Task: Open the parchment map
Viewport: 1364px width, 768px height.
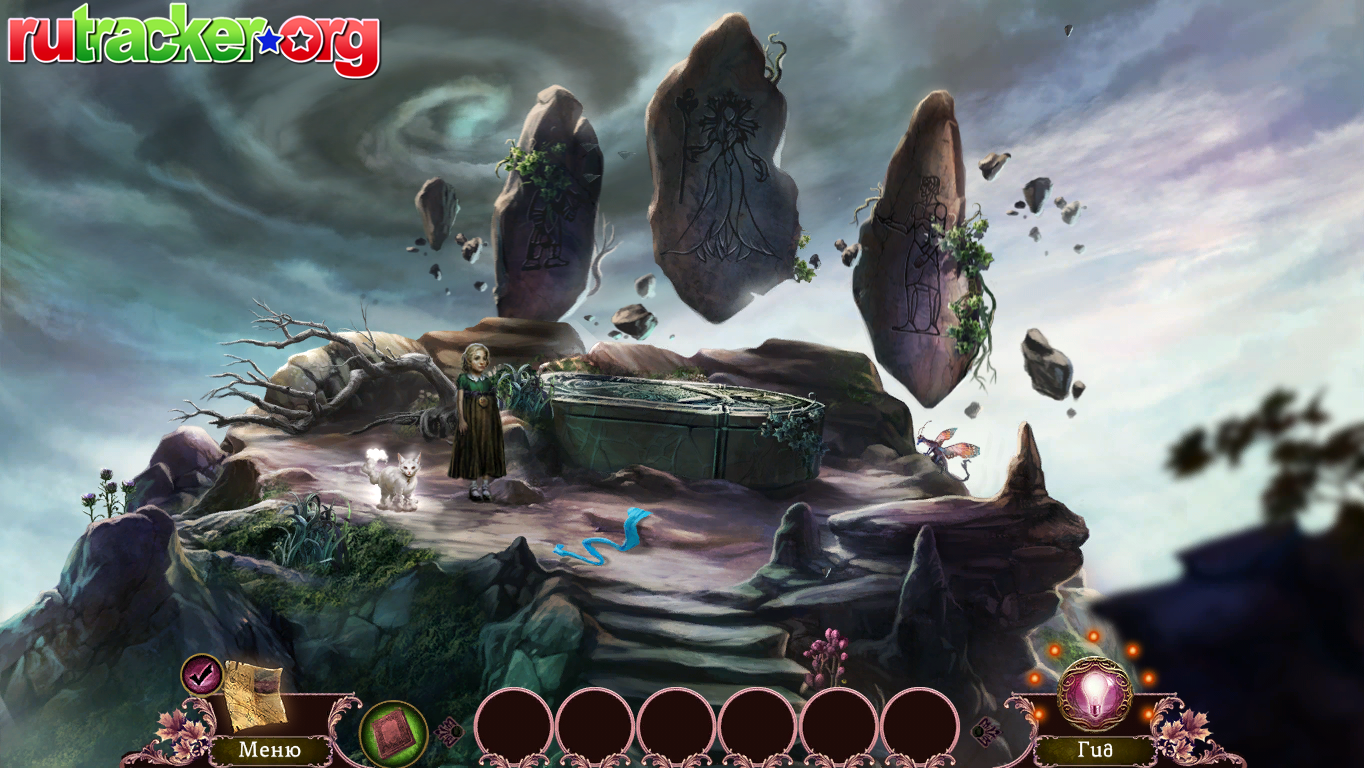Action: click(253, 694)
